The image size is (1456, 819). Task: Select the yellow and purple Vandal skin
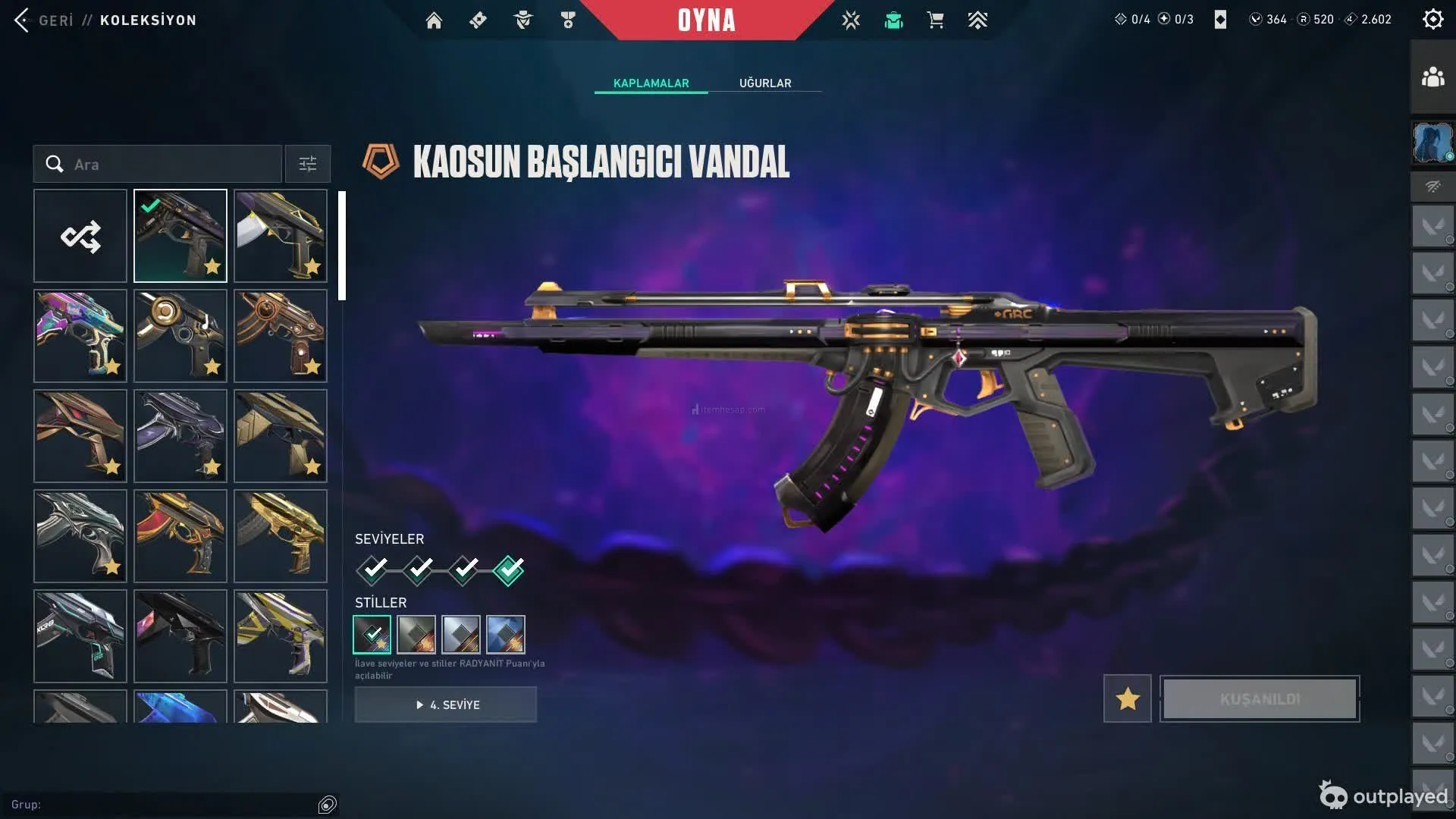pos(281,636)
